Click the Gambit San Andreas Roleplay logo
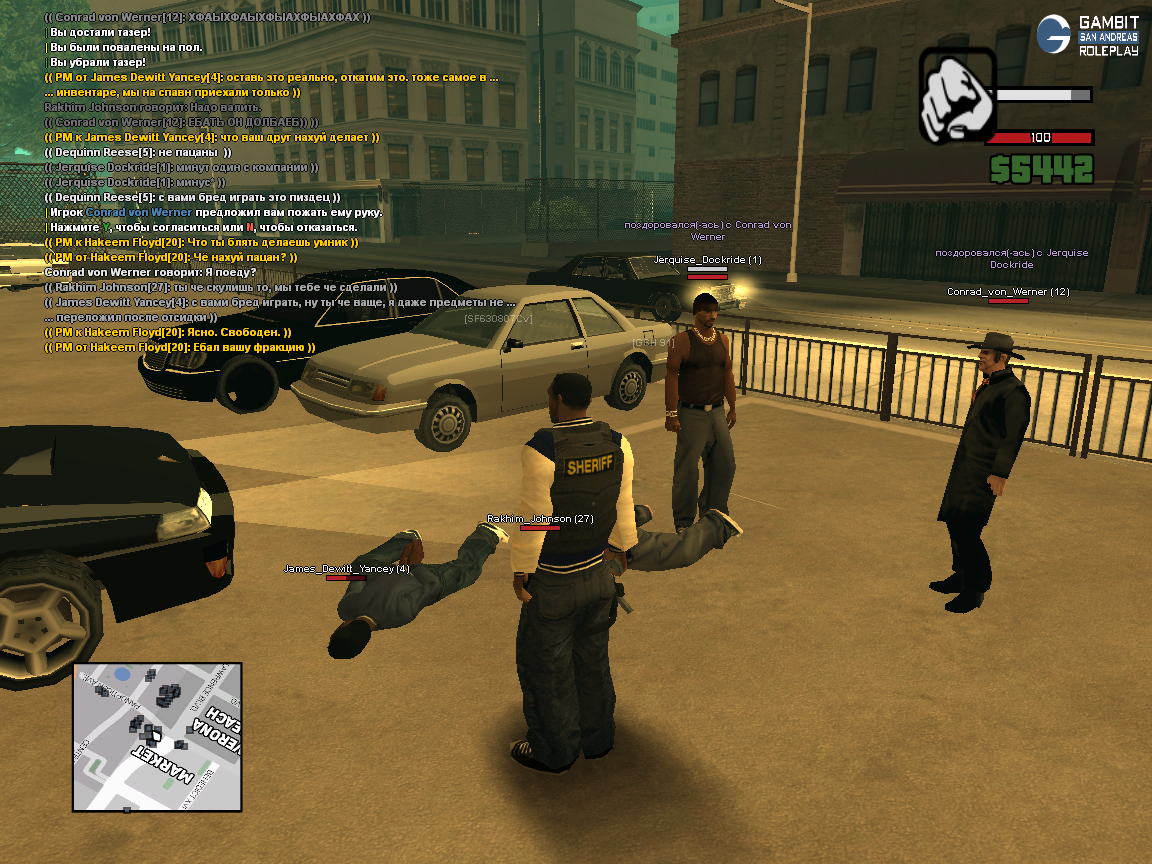The image size is (1152, 864). (x=1088, y=35)
